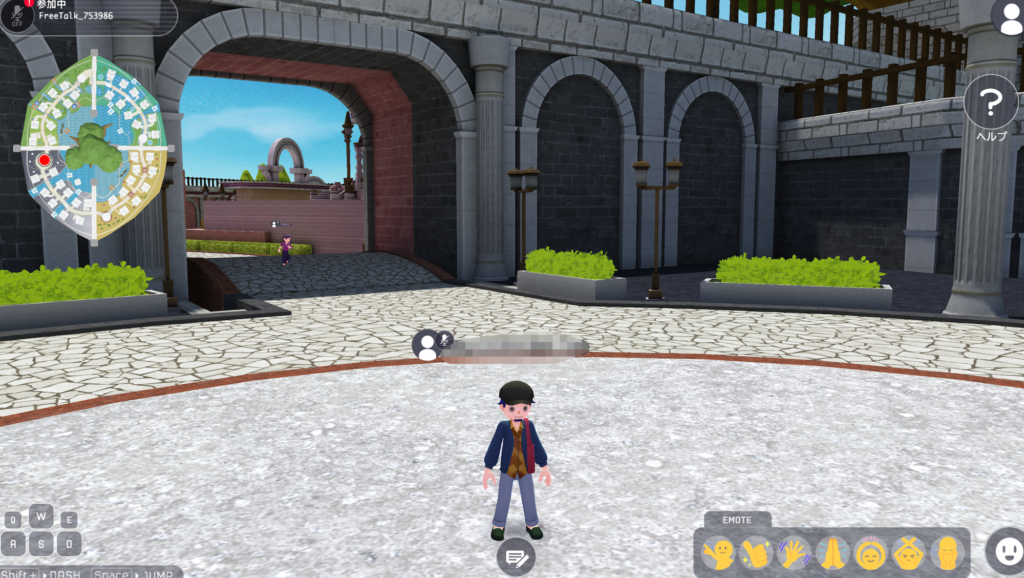Use the praying hands emote
Screen dimensions: 1024x578
point(833,553)
